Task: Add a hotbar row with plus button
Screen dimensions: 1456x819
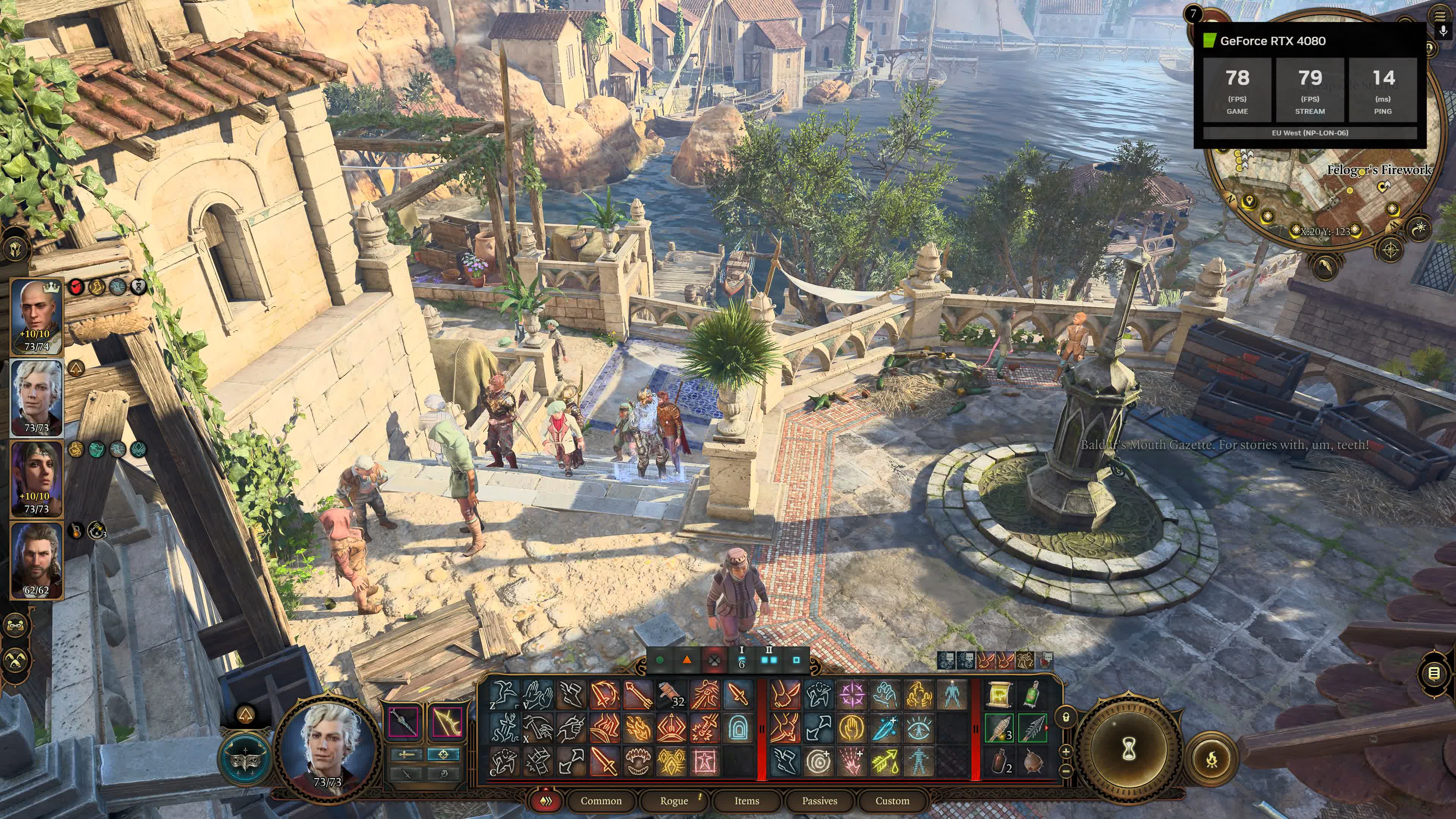Action: point(1066,751)
